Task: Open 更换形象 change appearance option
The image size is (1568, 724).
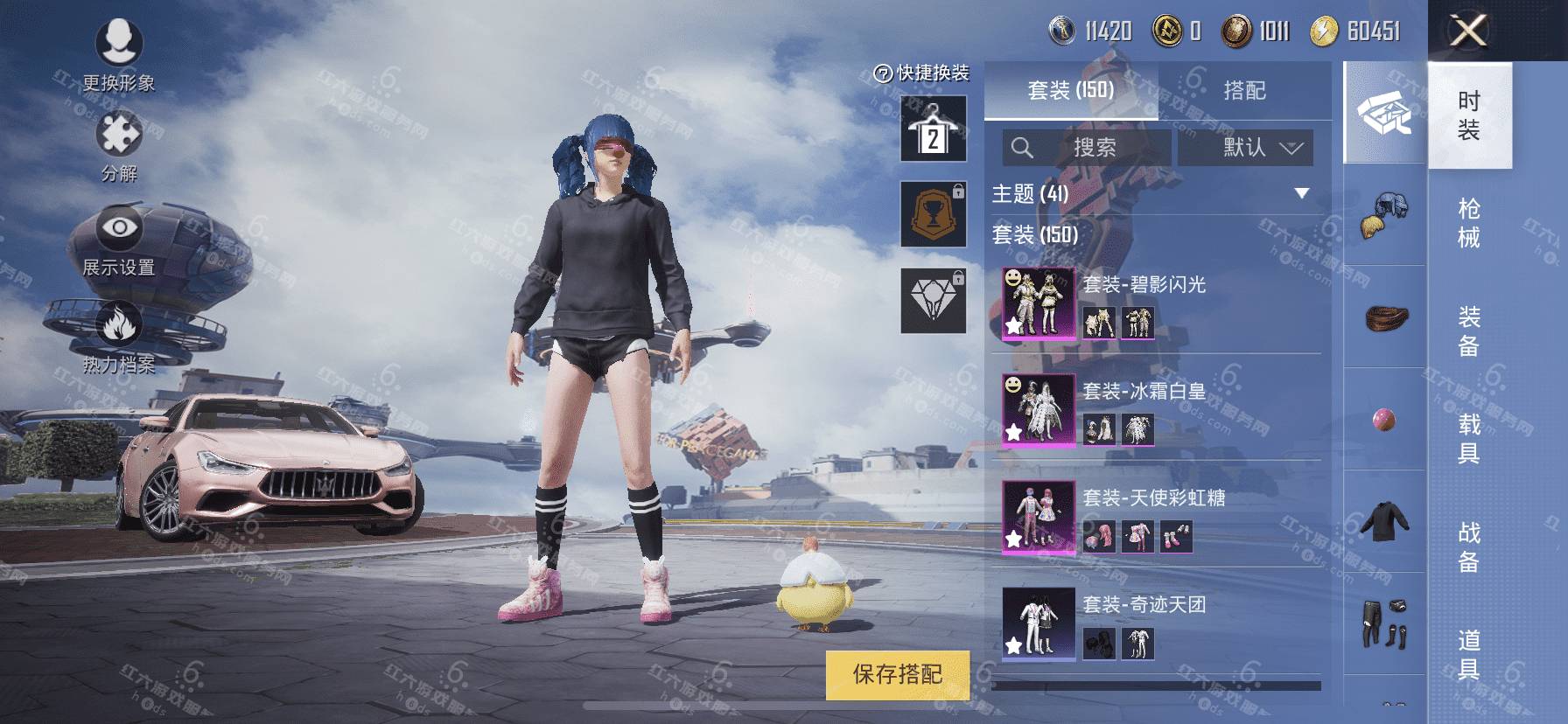Action: (118, 54)
